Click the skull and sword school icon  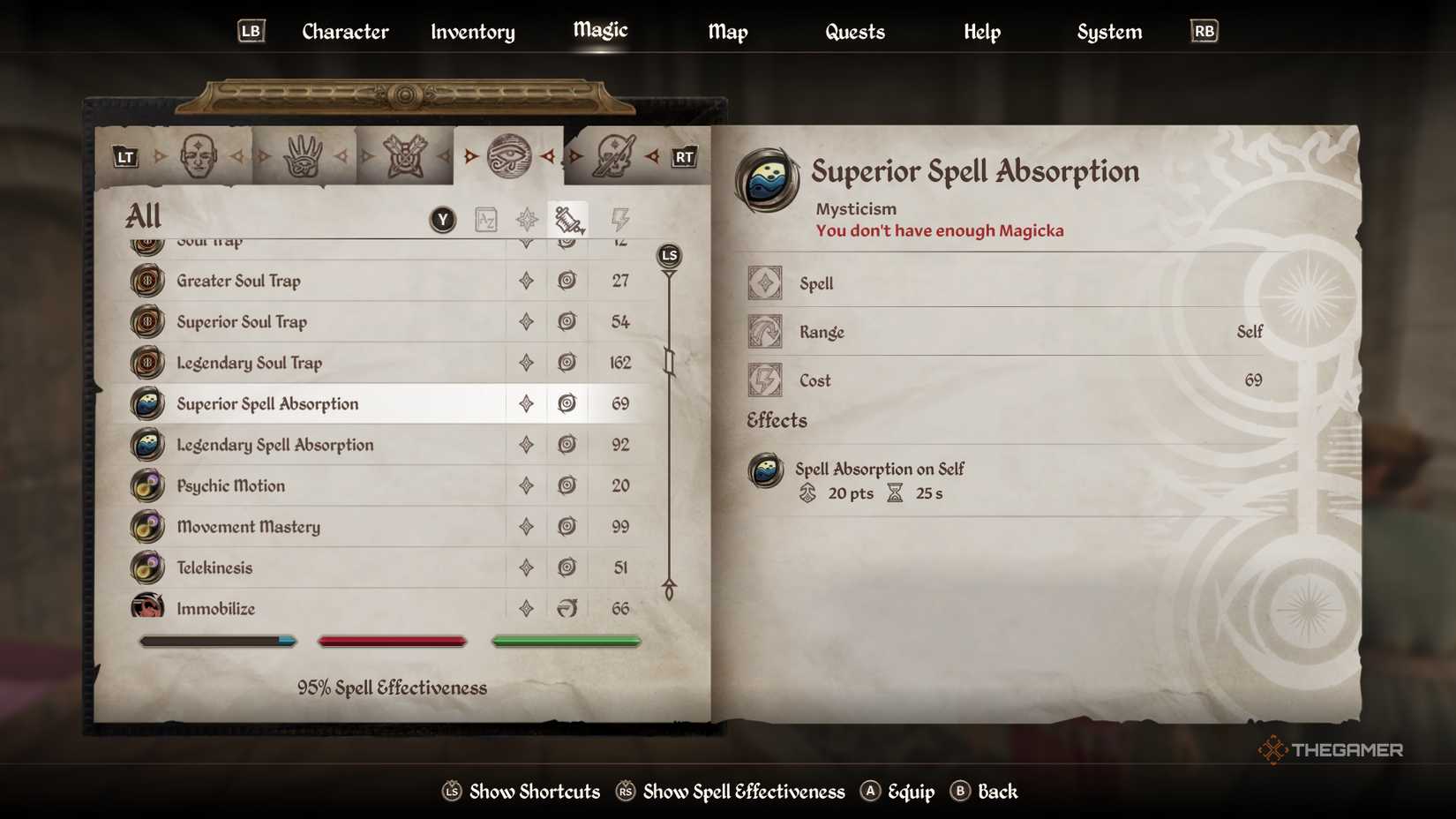613,155
